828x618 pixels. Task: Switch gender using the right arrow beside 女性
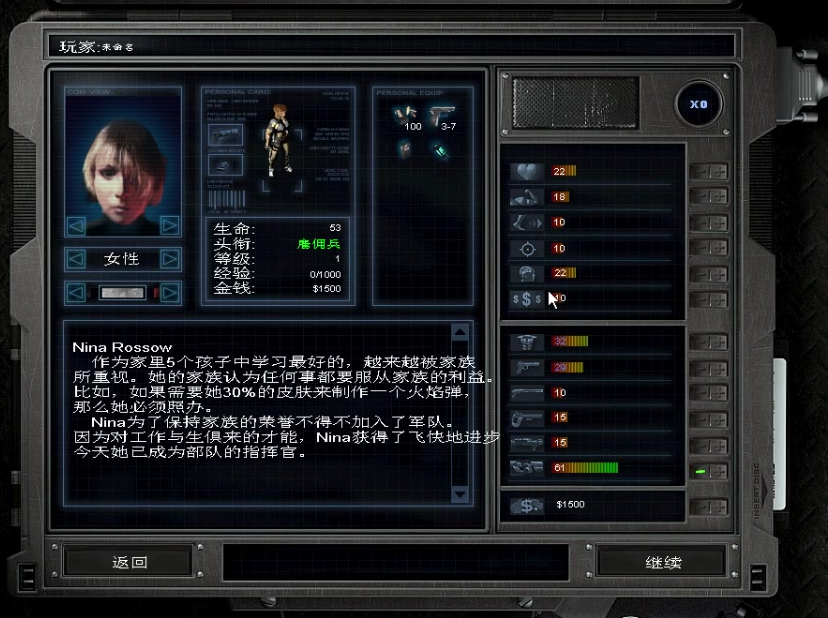tap(171, 260)
